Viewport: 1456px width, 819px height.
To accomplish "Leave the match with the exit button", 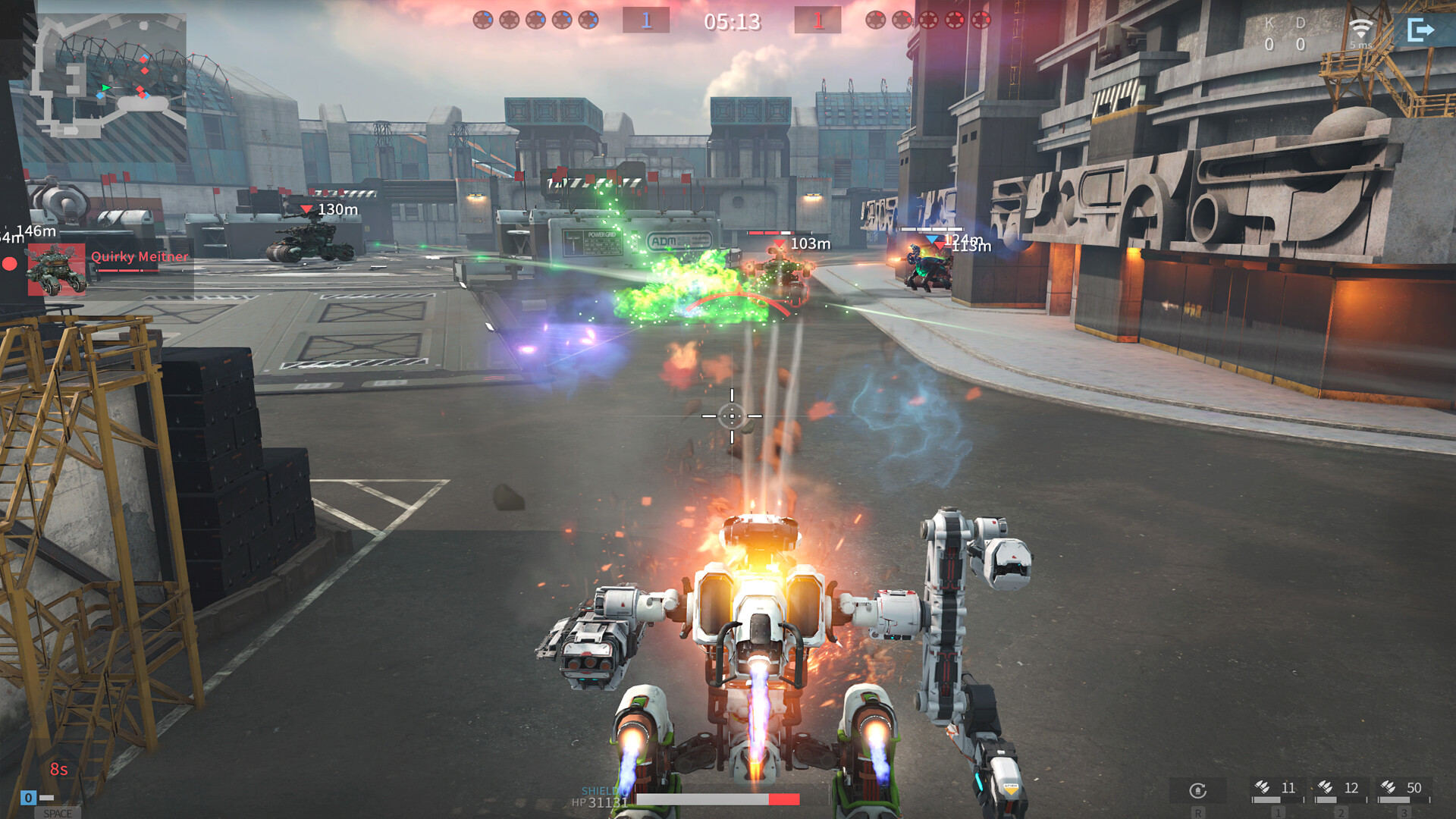I will 1420,30.
